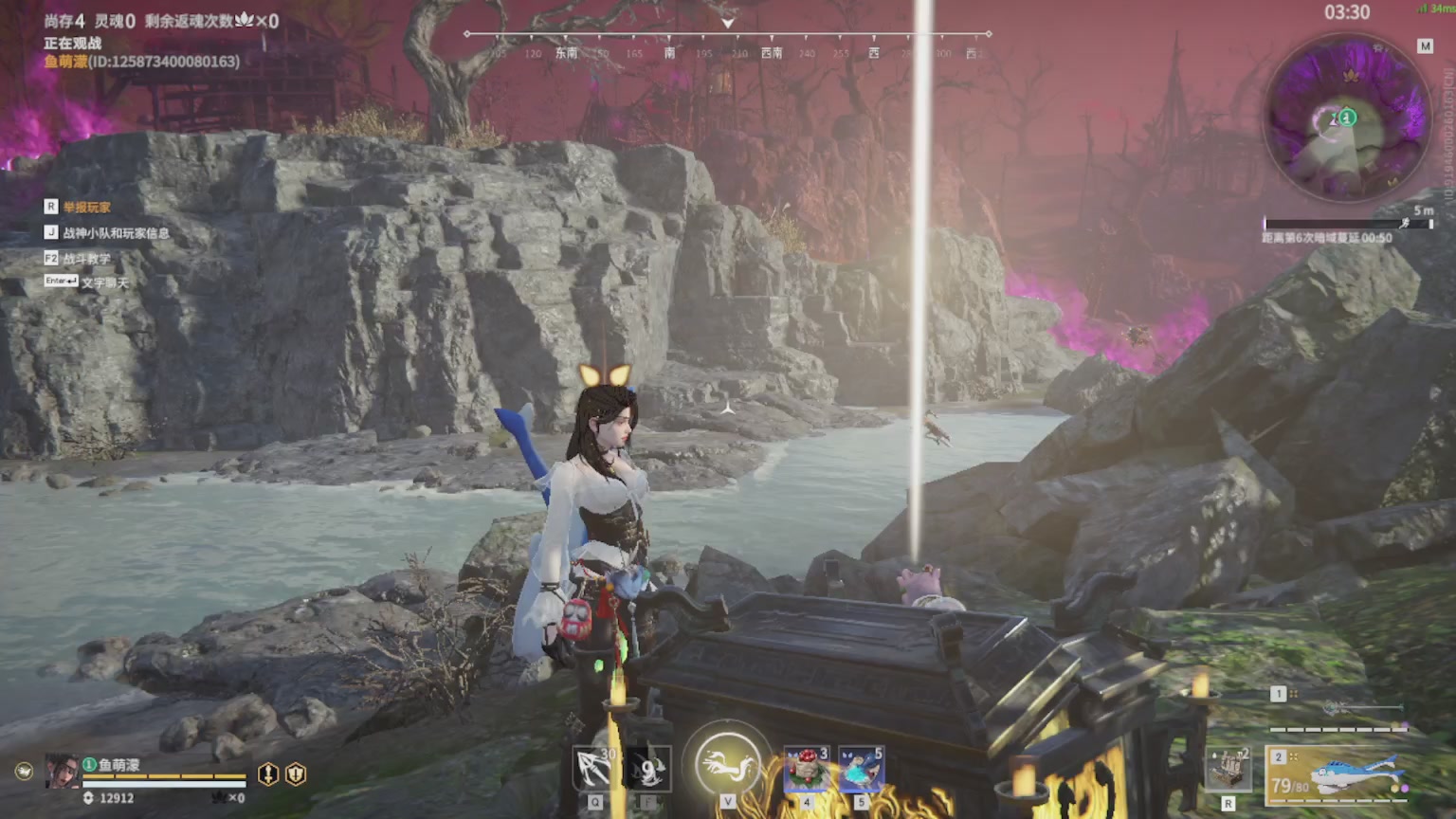1456x819 pixels.
Task: Trigger the glowing hand ultimate ability
Action: [x=727, y=764]
